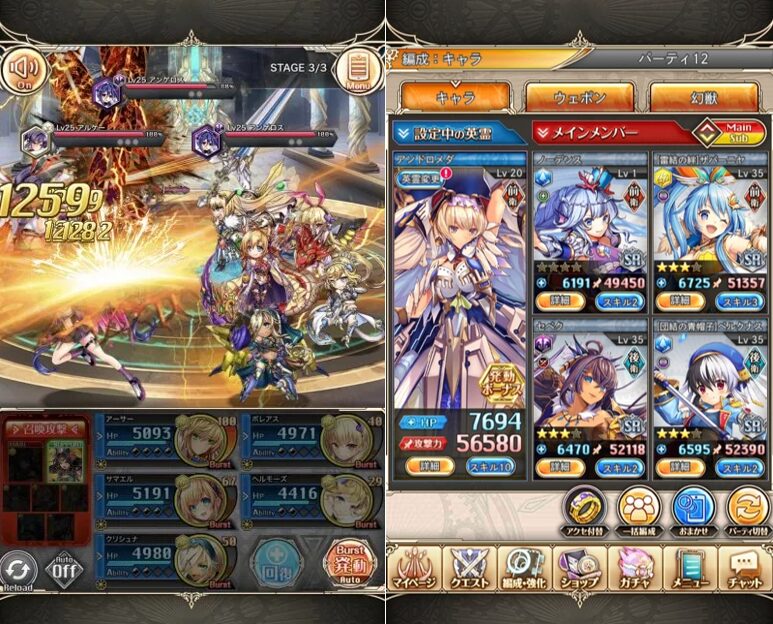
Task: Click the 一括編成 button
Action: click(x=640, y=507)
